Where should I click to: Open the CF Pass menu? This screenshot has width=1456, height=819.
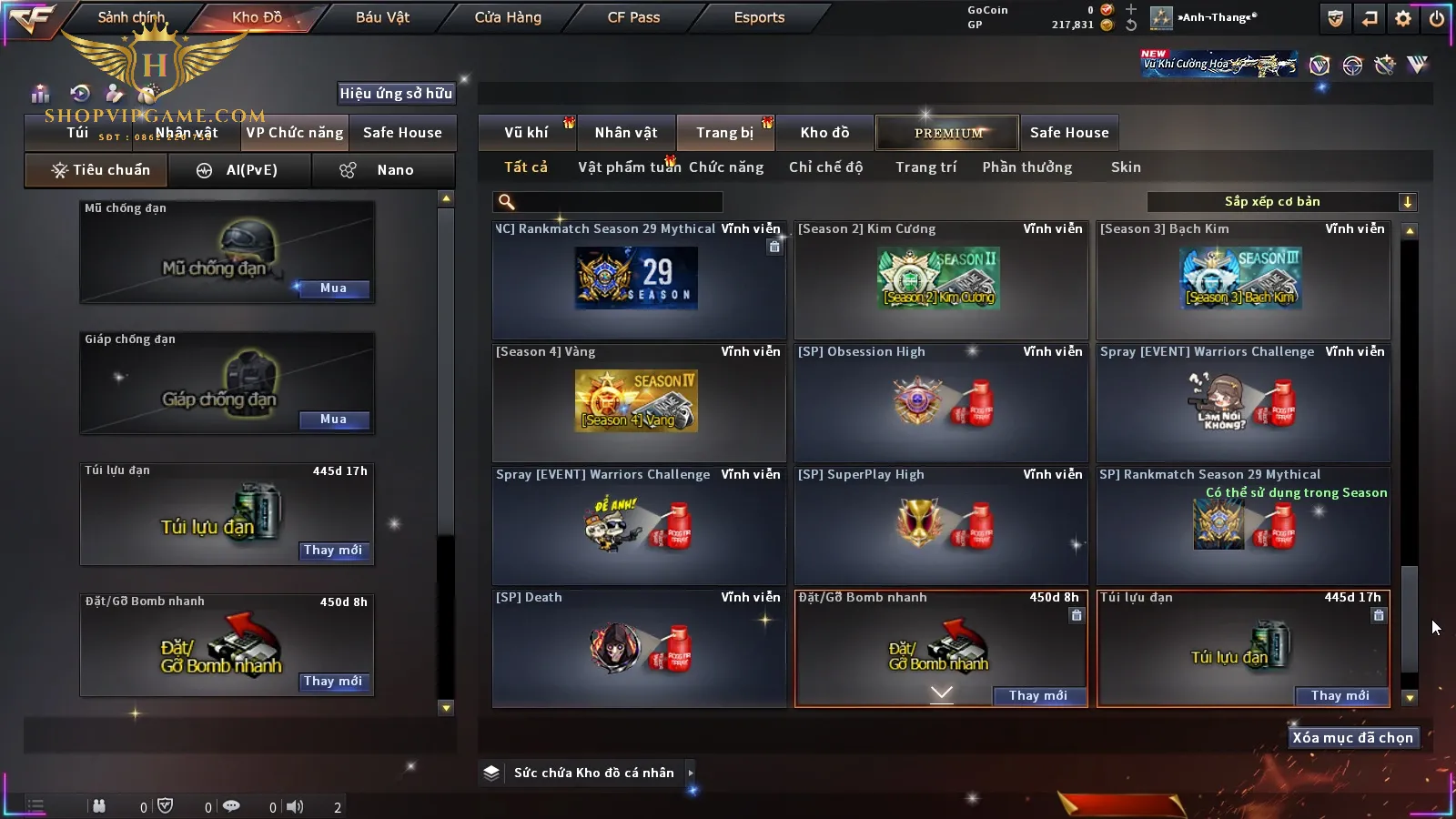click(633, 17)
